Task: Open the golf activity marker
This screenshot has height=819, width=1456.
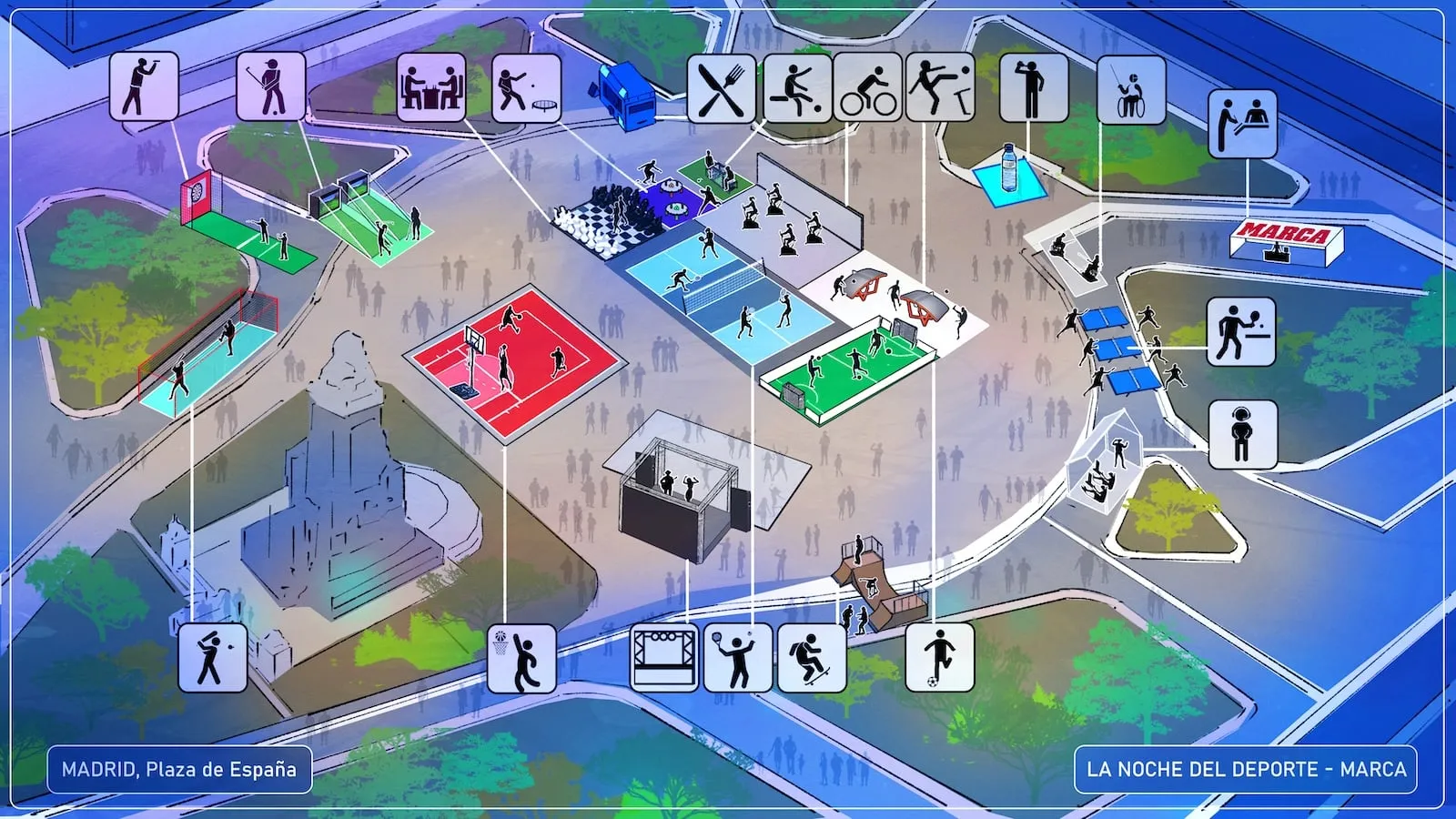Action: coord(271,86)
